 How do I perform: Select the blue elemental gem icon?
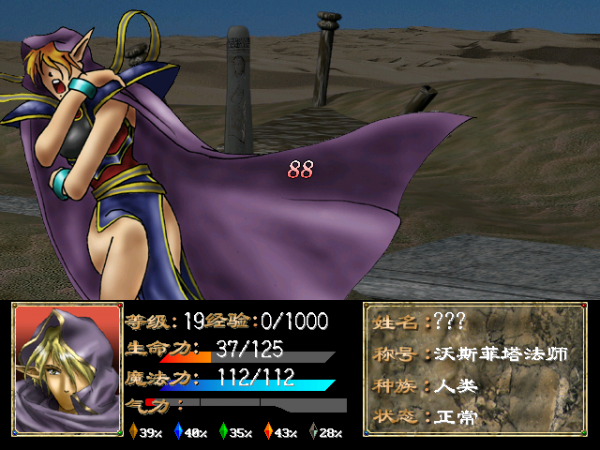pos(179,433)
